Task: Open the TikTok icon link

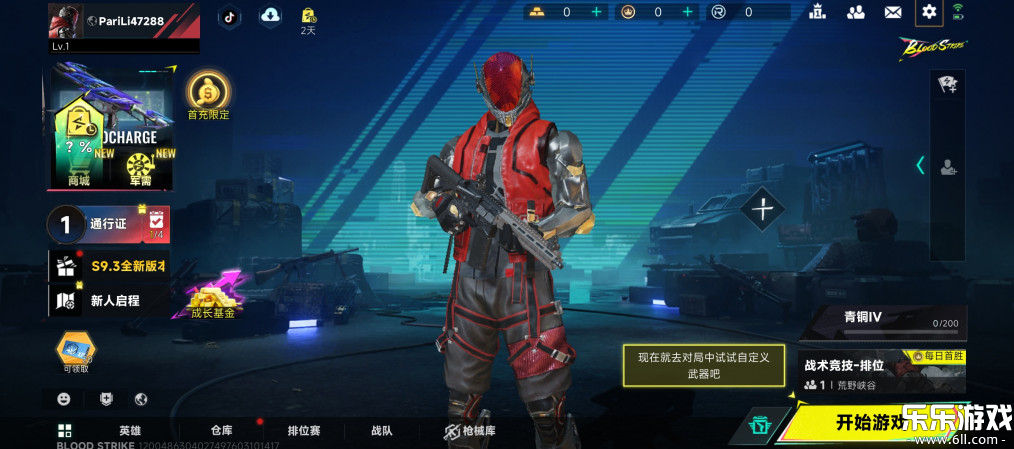Action: [x=229, y=15]
